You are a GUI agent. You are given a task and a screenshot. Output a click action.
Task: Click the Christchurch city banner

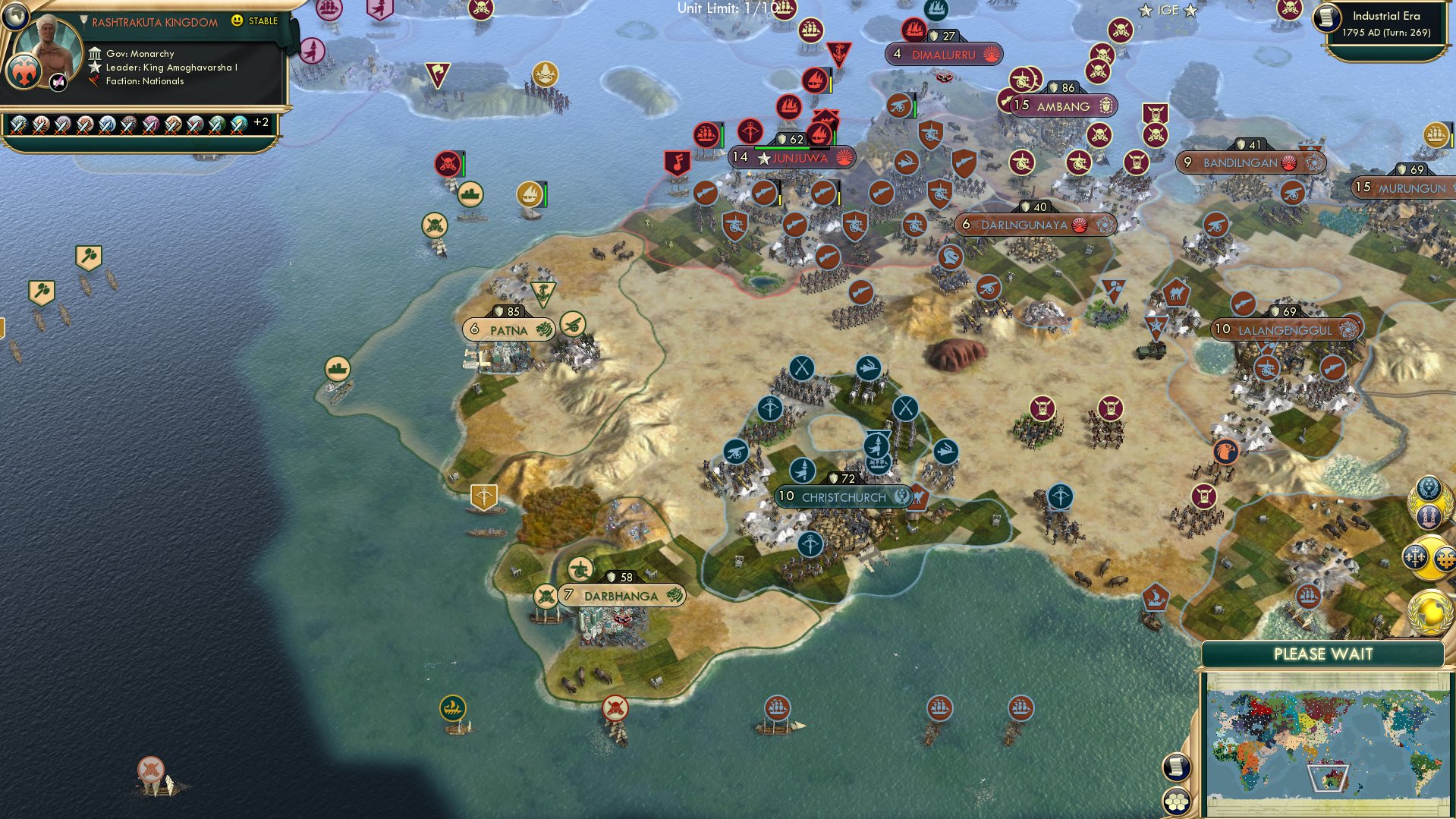844,496
